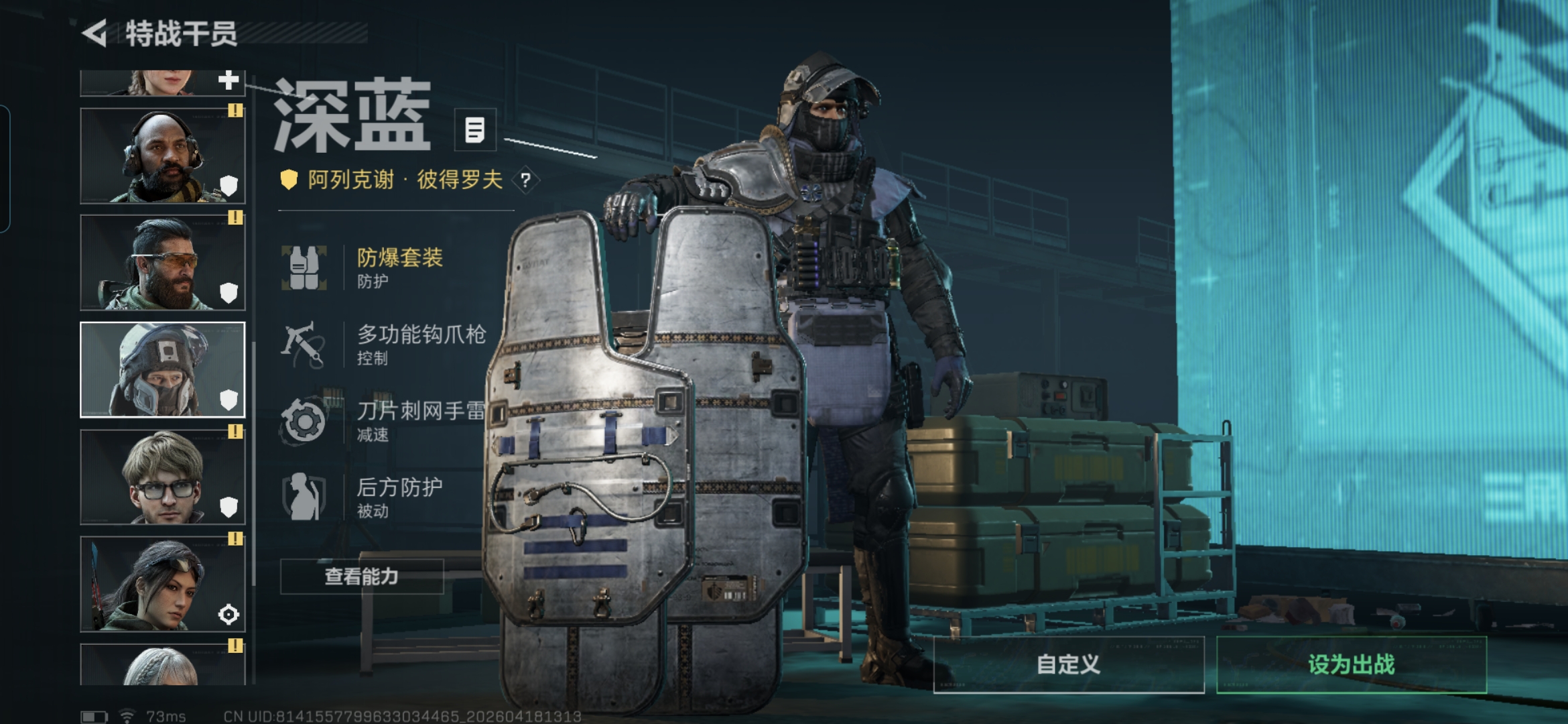Image resolution: width=1568 pixels, height=724 pixels.
Task: Select the helmeted masked operator portrait
Action: [x=163, y=370]
